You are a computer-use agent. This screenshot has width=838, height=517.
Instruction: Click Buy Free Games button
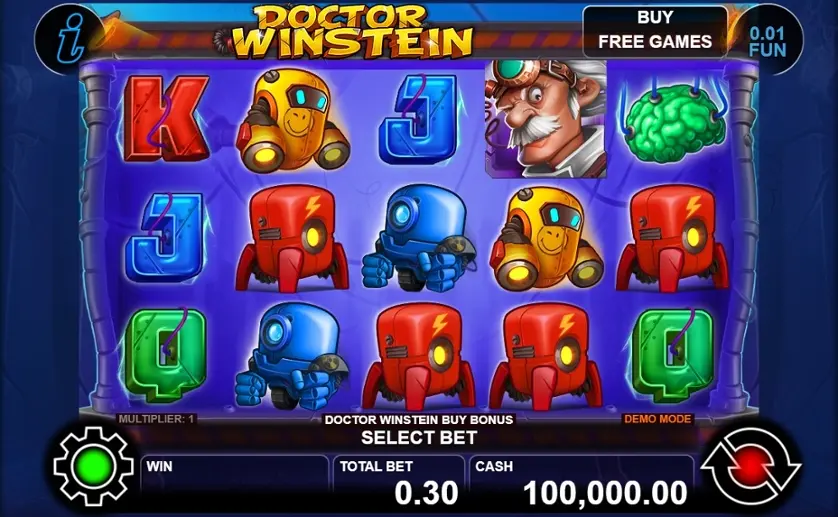(x=655, y=31)
